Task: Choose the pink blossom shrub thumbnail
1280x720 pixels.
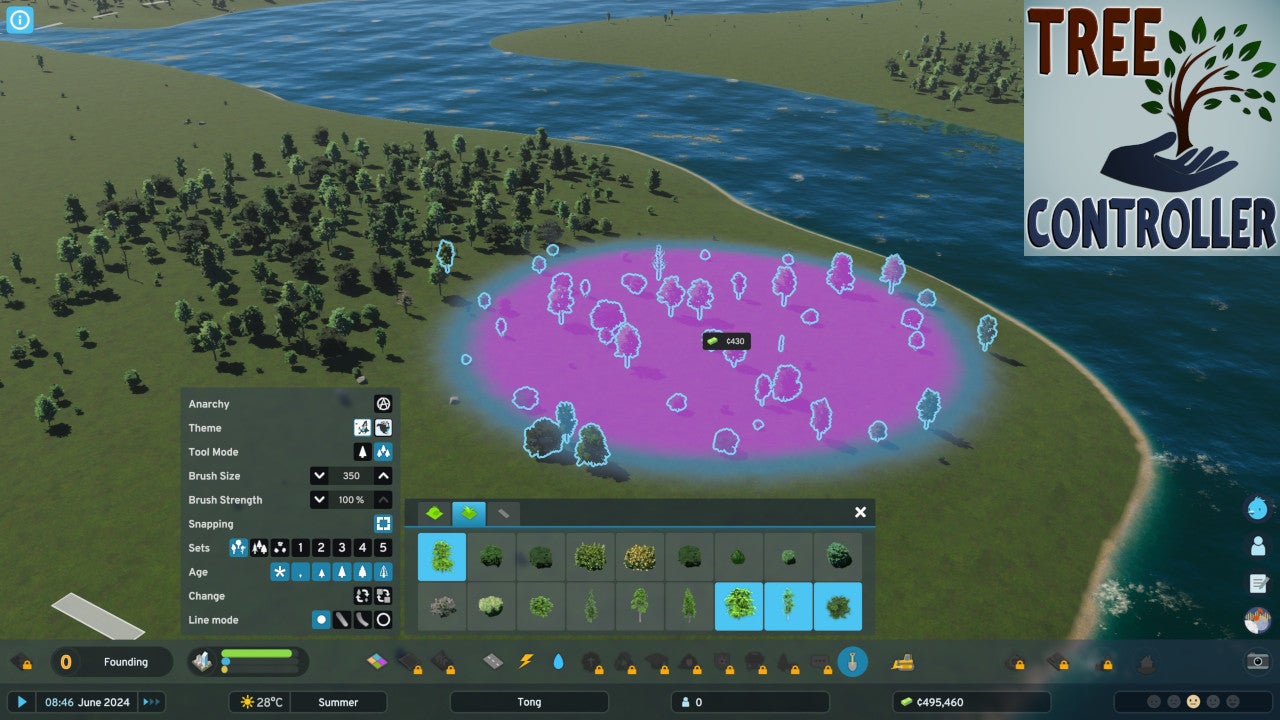Action: [442, 606]
